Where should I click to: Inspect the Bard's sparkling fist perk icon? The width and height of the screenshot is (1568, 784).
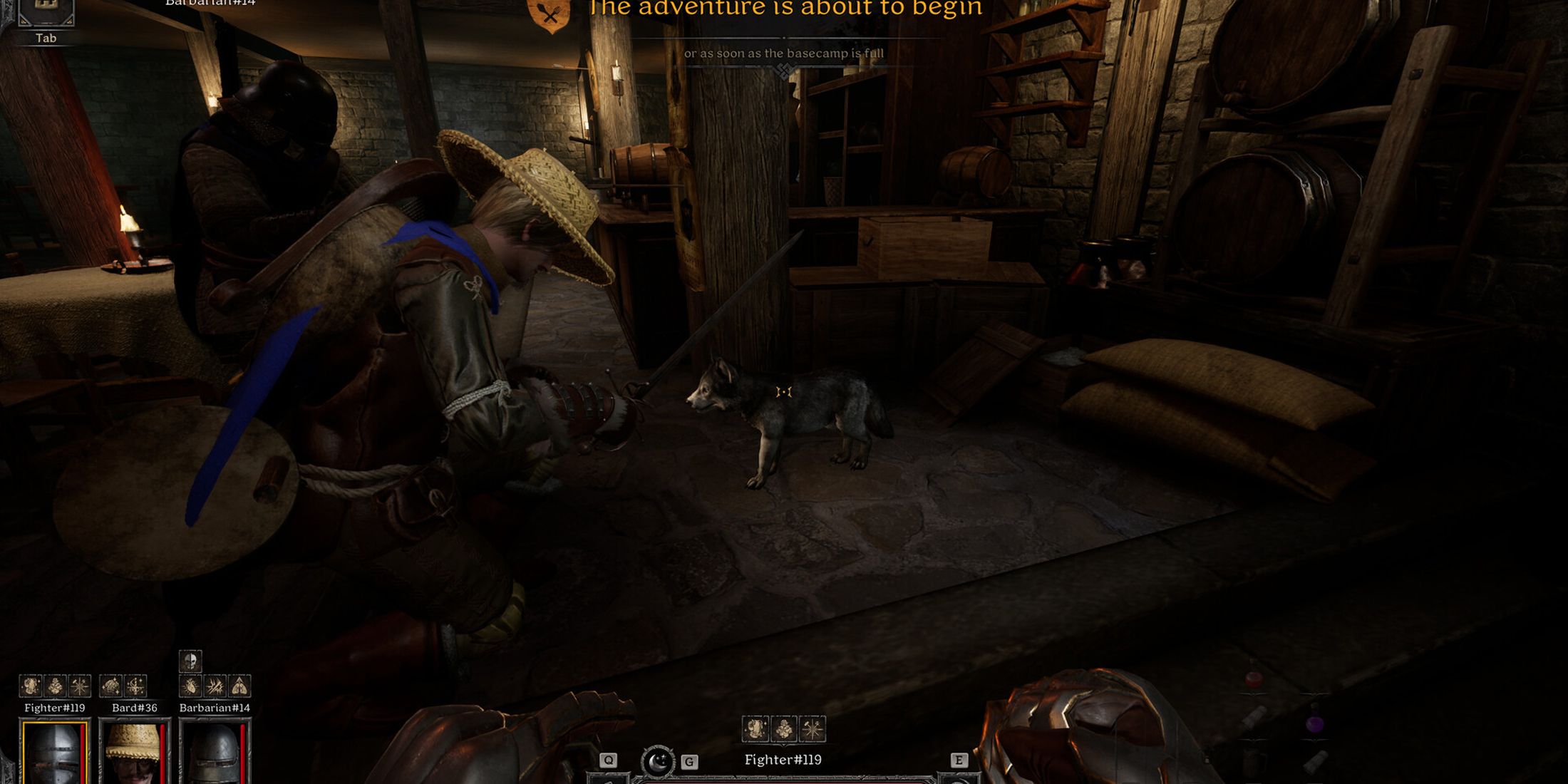[110, 686]
